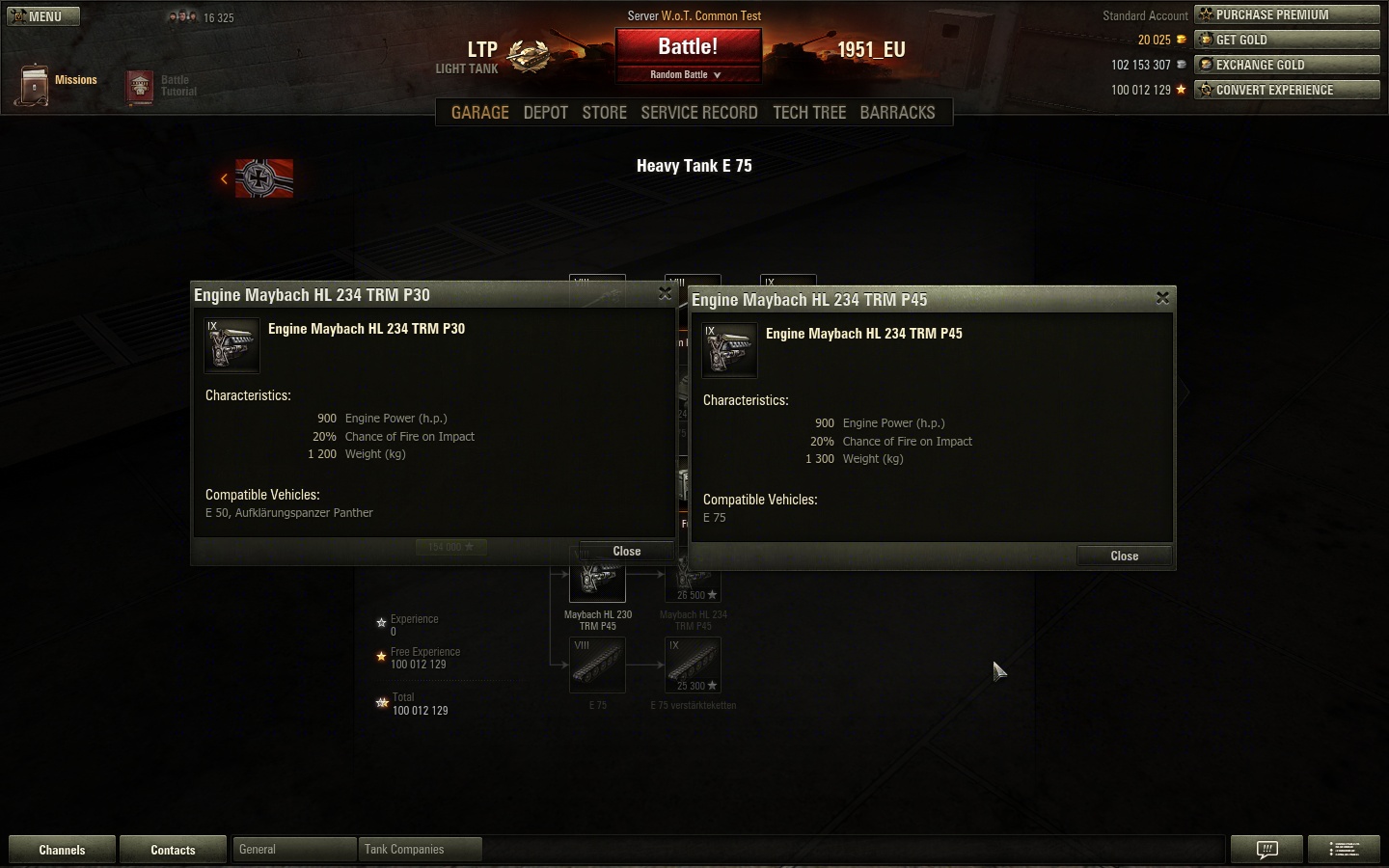The image size is (1389, 868).
Task: Click the PURCHASE PREMIUM button
Action: coord(1287,14)
